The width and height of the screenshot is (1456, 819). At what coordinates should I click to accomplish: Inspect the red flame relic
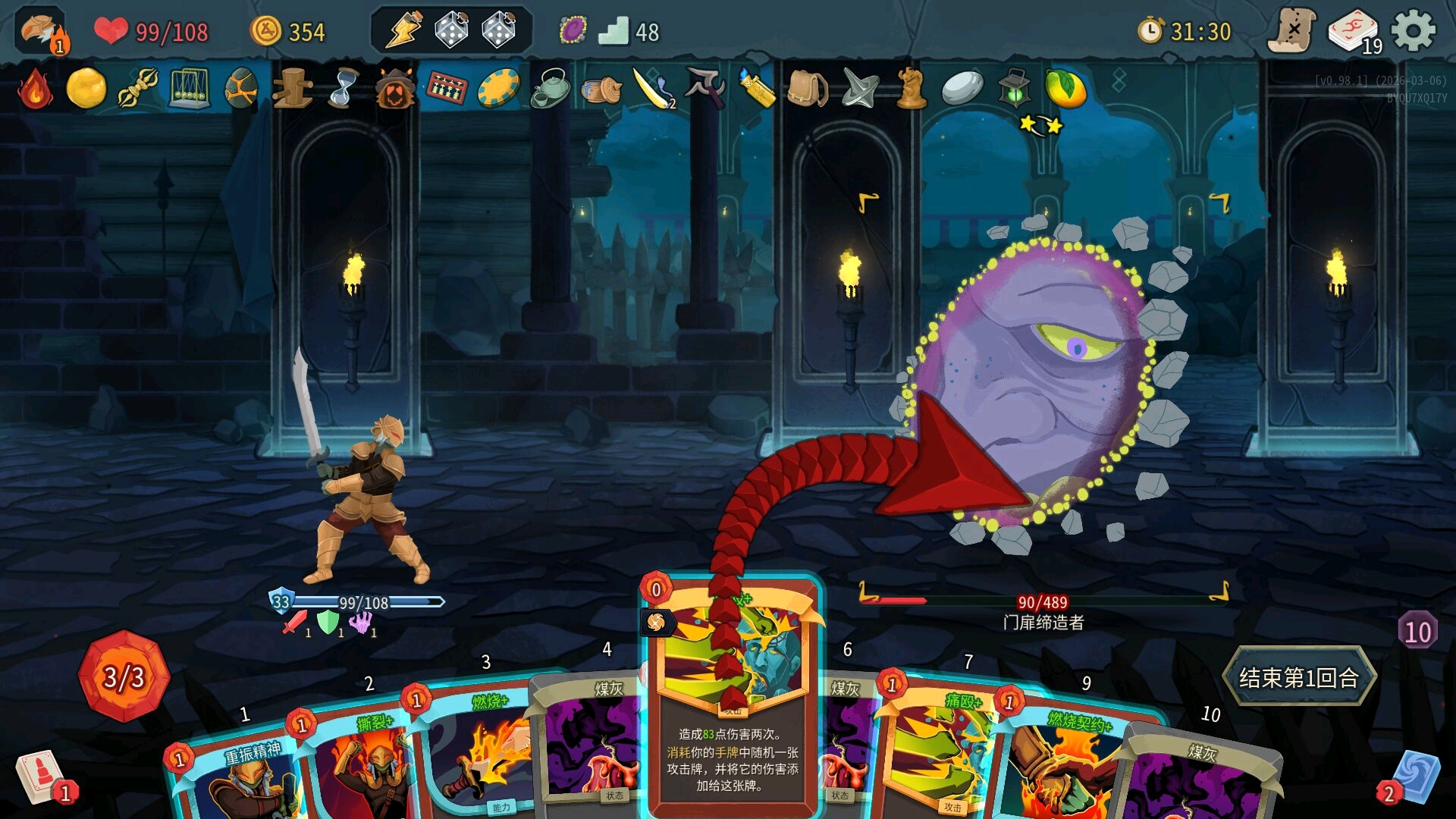(x=36, y=89)
